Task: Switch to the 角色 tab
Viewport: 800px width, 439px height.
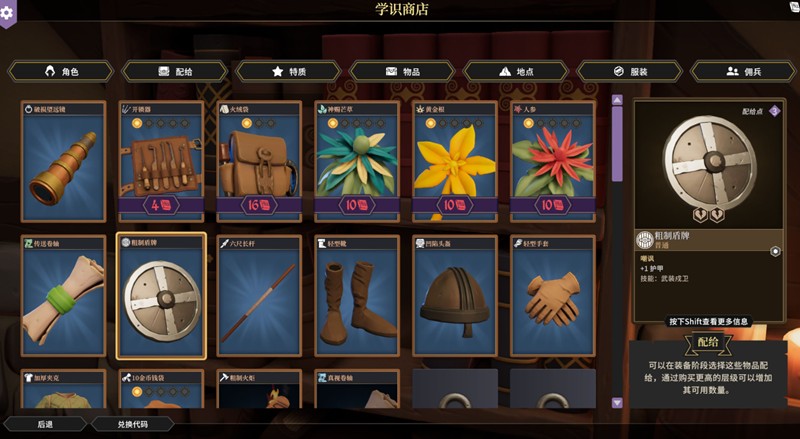Action: point(62,72)
